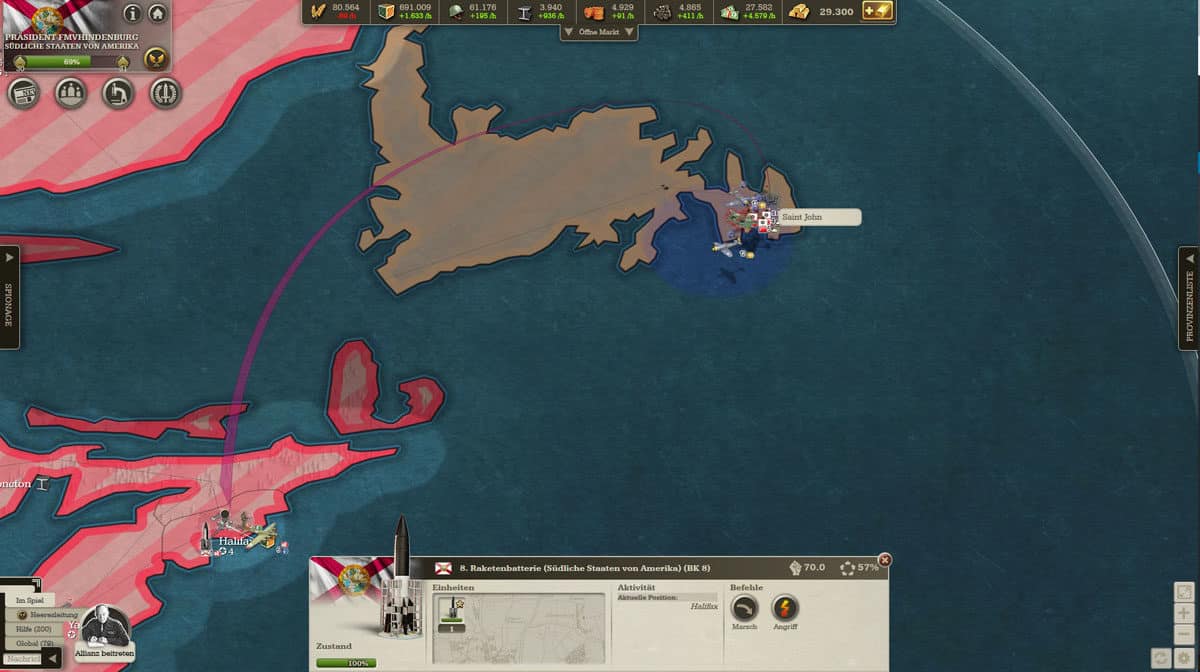Switch to the Im Spiel chat tab
The height and width of the screenshot is (672, 1200).
[29, 600]
